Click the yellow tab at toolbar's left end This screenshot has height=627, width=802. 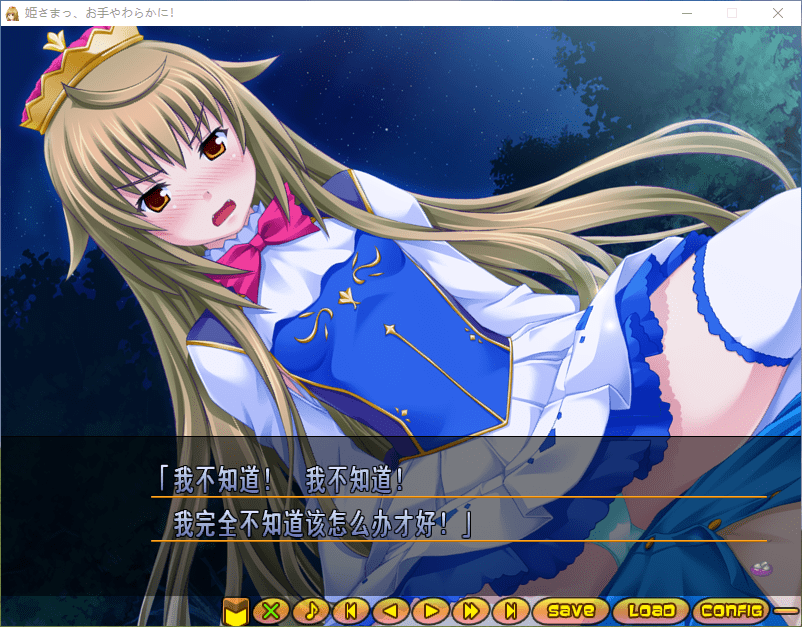pyautogui.click(x=235, y=610)
